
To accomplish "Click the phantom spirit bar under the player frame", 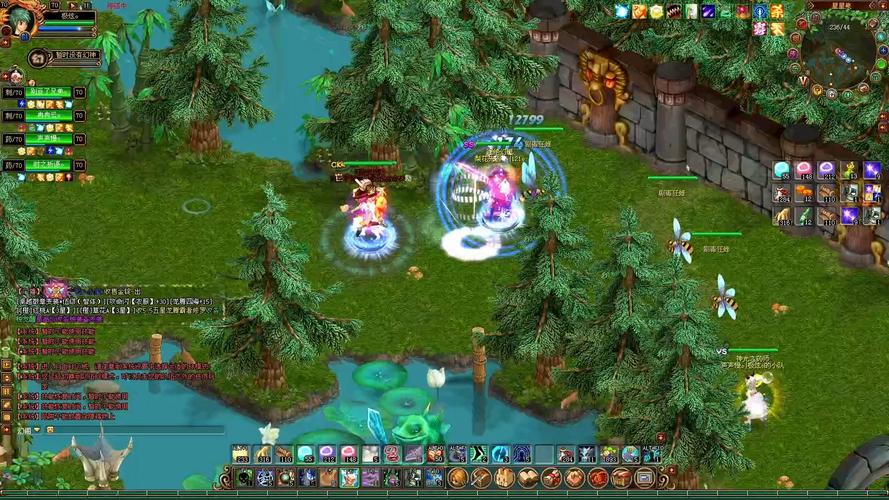I will [x=66, y=56].
